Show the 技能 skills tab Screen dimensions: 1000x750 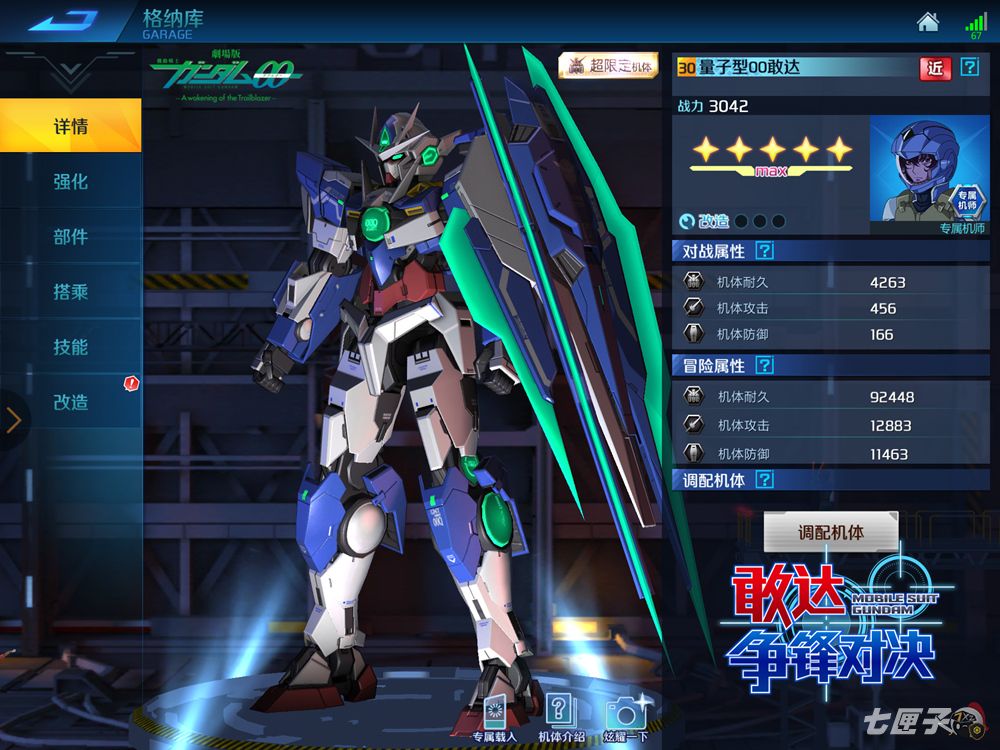click(70, 347)
